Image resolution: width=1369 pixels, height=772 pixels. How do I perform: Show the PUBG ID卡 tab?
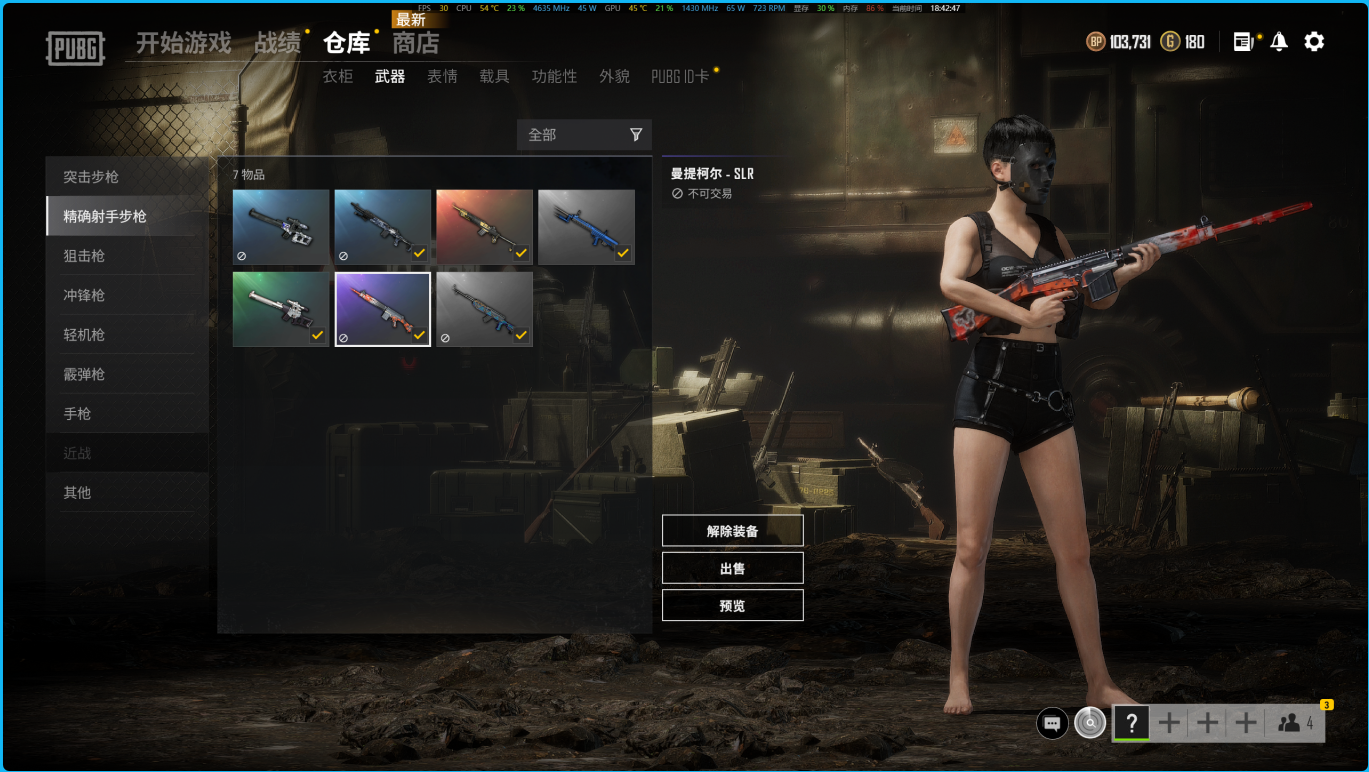pos(680,76)
